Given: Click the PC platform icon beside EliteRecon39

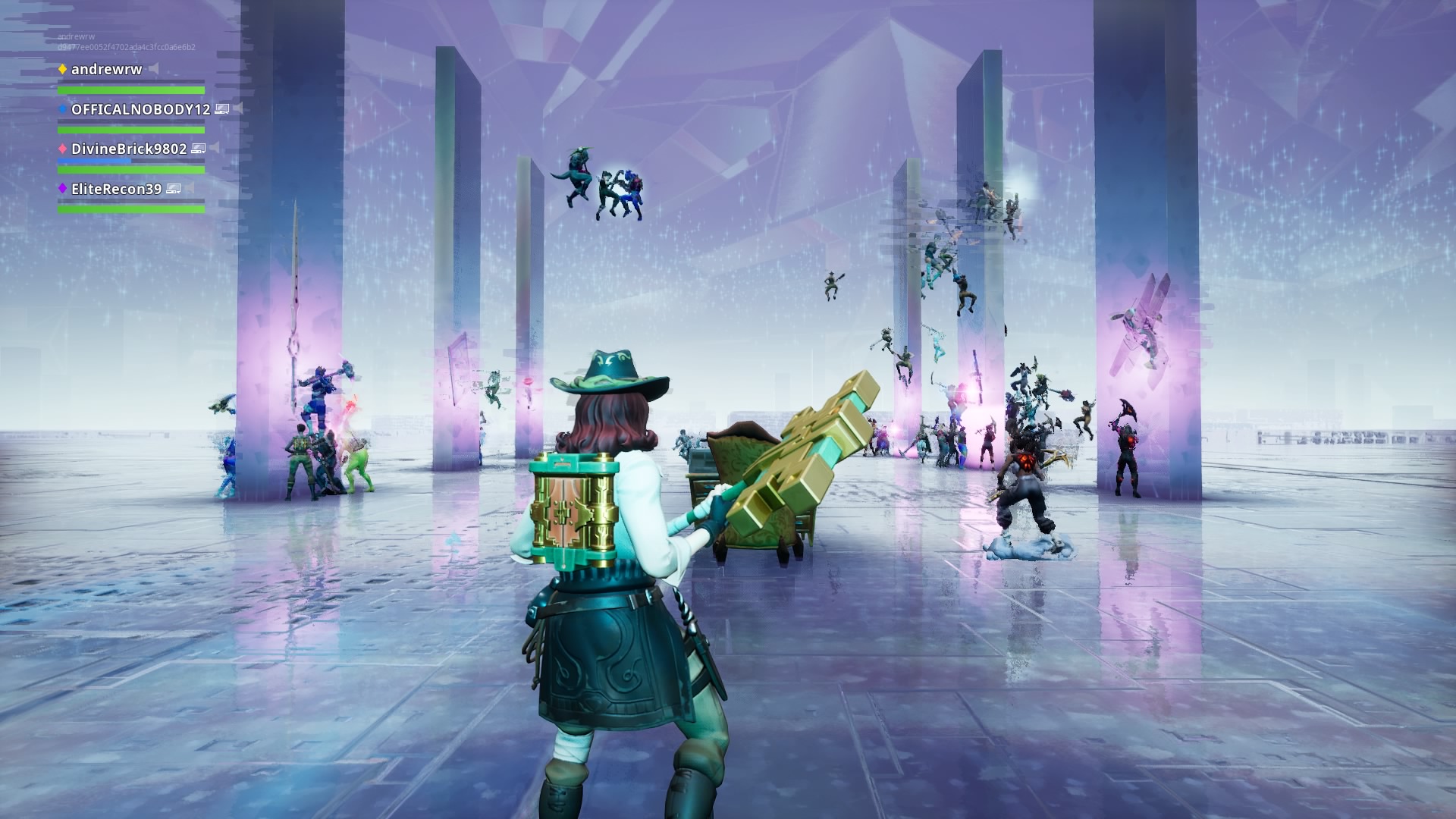Looking at the screenshot, I should [173, 189].
